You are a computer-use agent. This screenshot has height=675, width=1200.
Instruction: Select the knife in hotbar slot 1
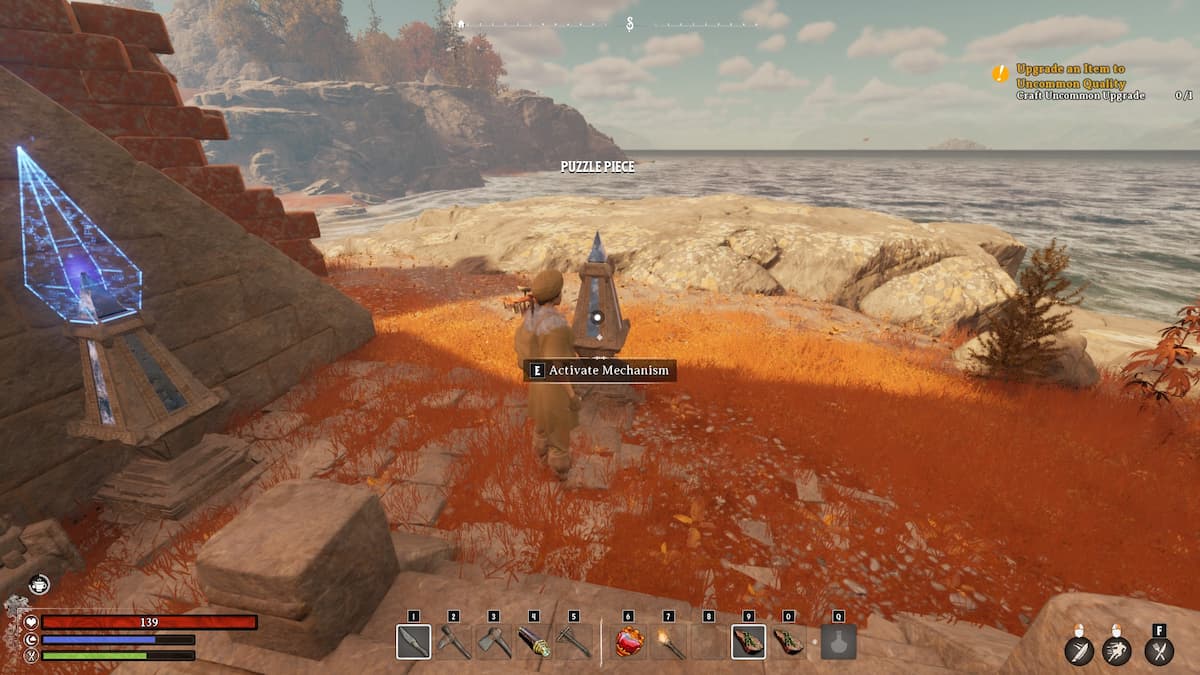413,642
